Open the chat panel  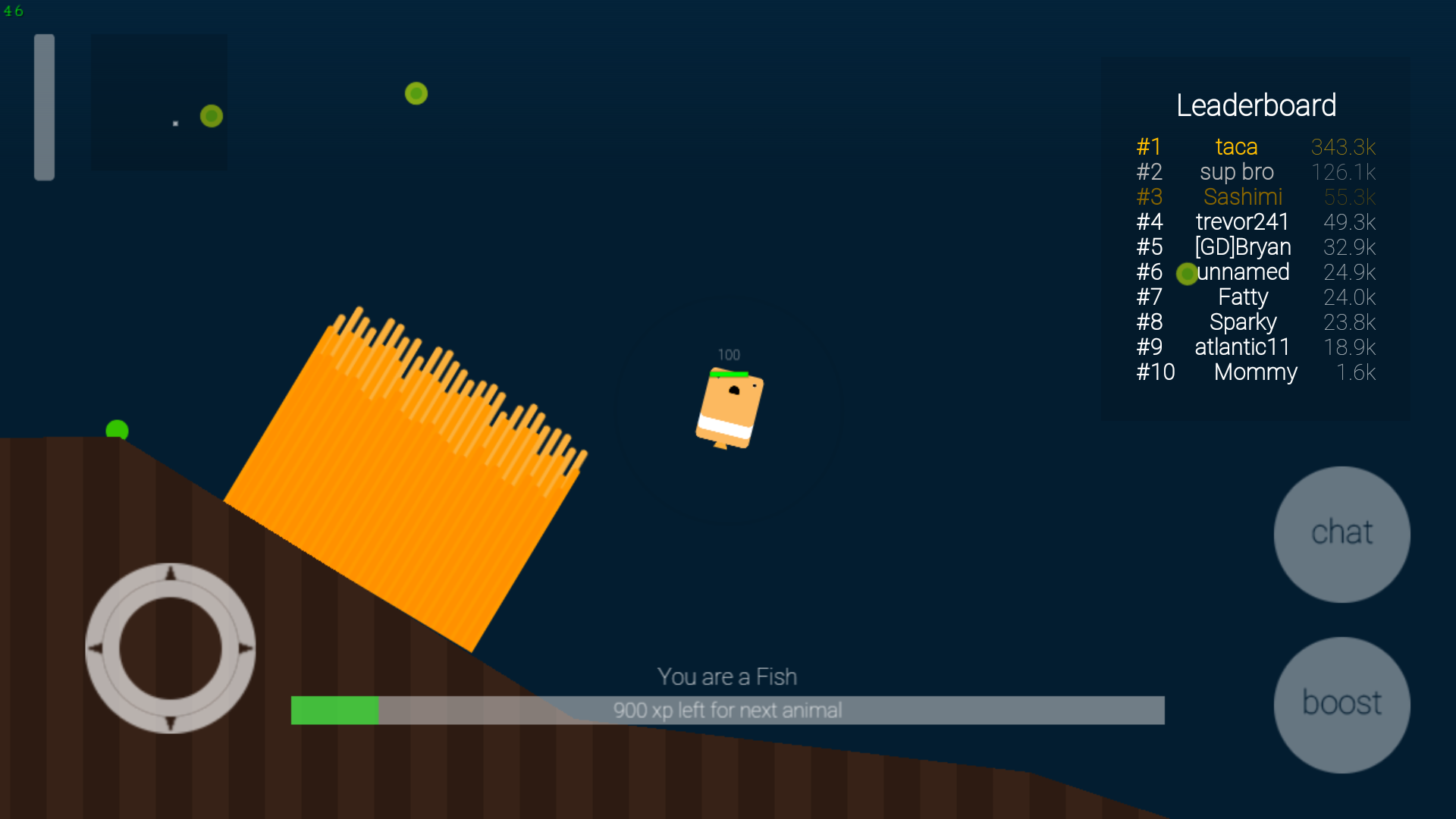1341,533
